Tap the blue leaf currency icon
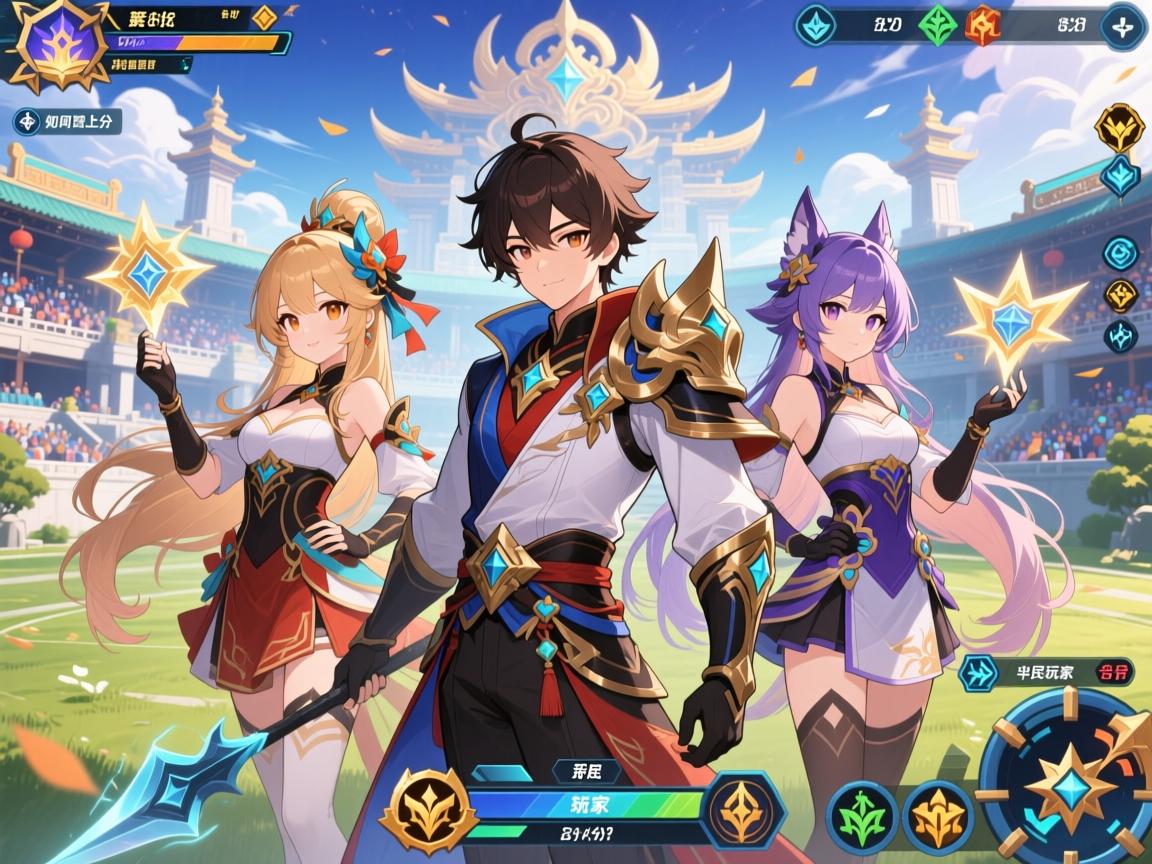Viewport: 1152px width, 864px height. click(x=816, y=25)
